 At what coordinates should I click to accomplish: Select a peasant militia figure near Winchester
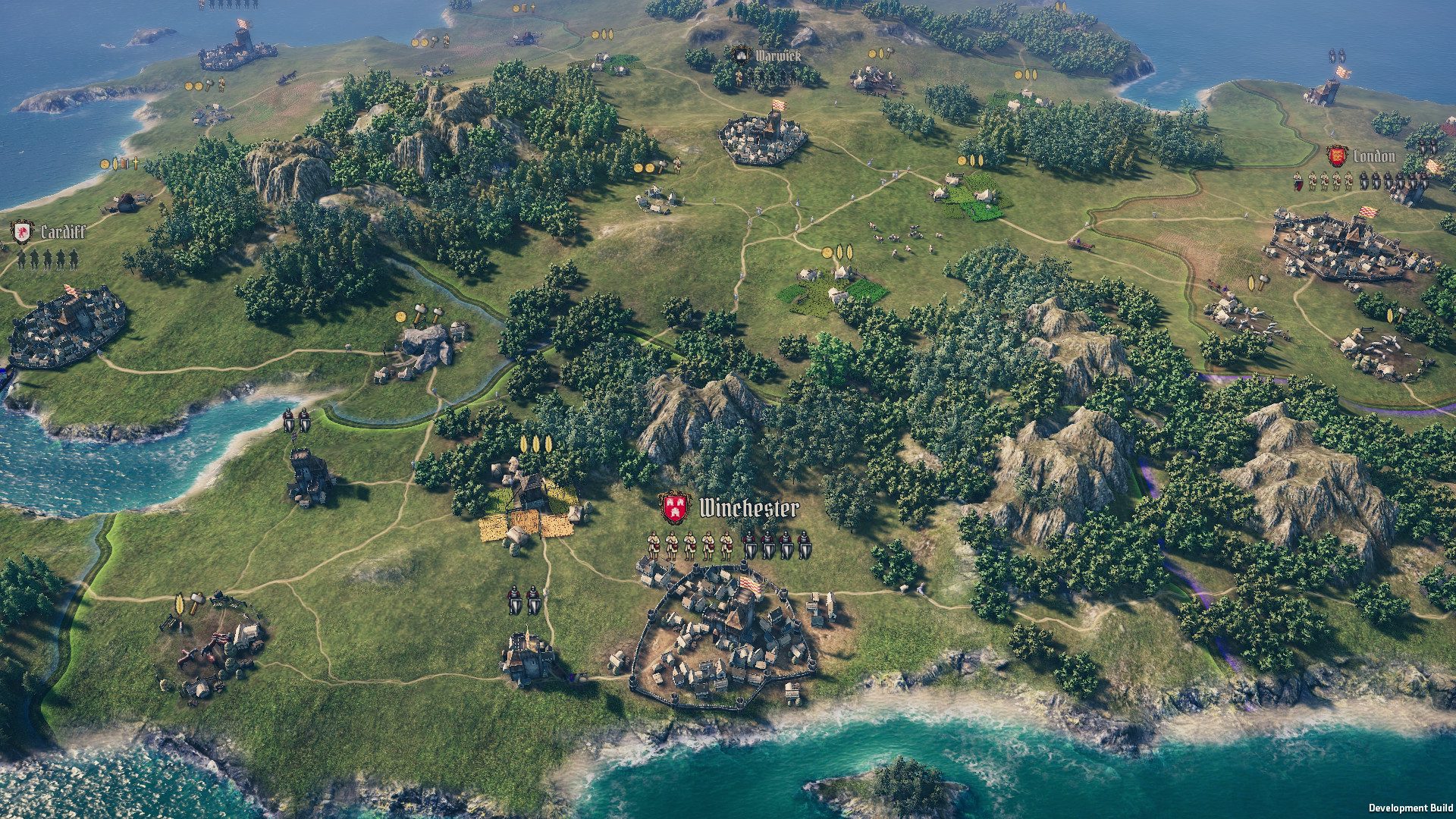654,544
